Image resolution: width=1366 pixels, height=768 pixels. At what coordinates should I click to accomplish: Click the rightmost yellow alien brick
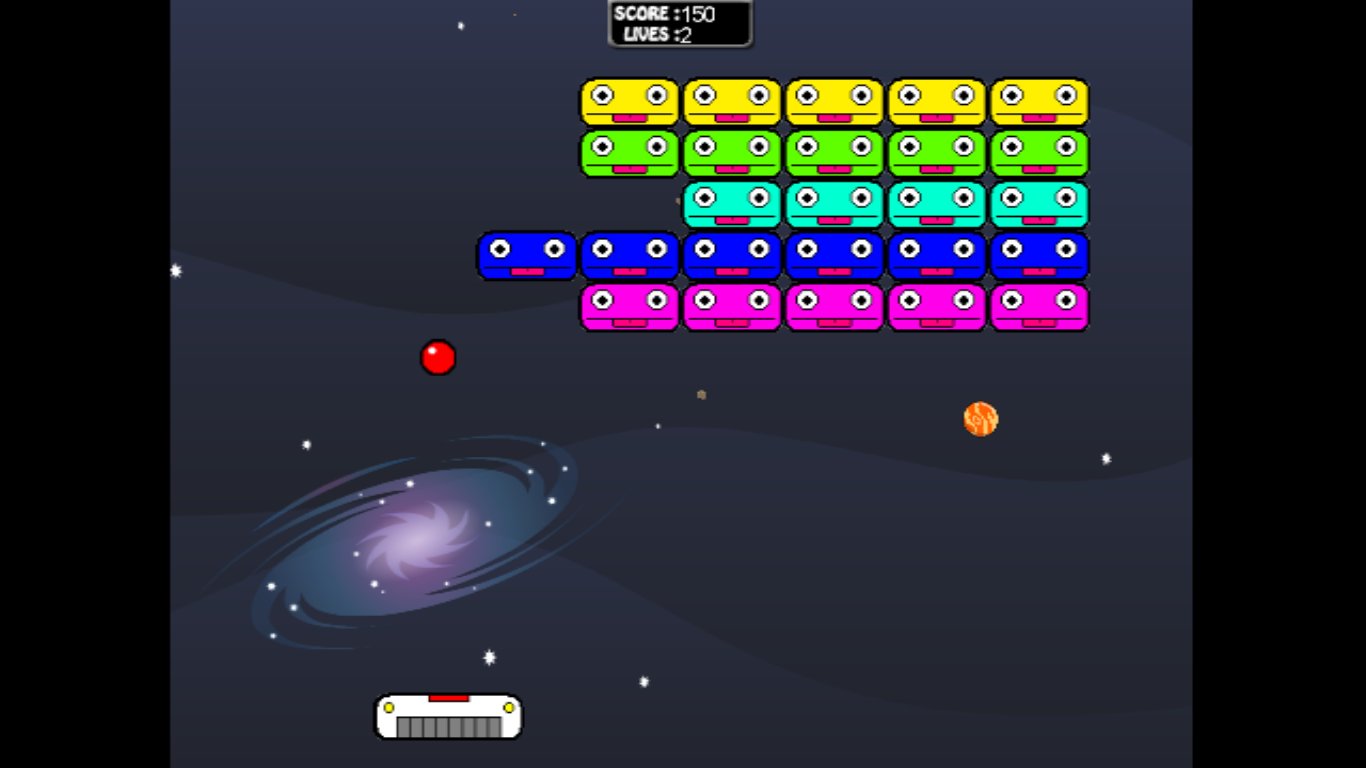pyautogui.click(x=1038, y=100)
